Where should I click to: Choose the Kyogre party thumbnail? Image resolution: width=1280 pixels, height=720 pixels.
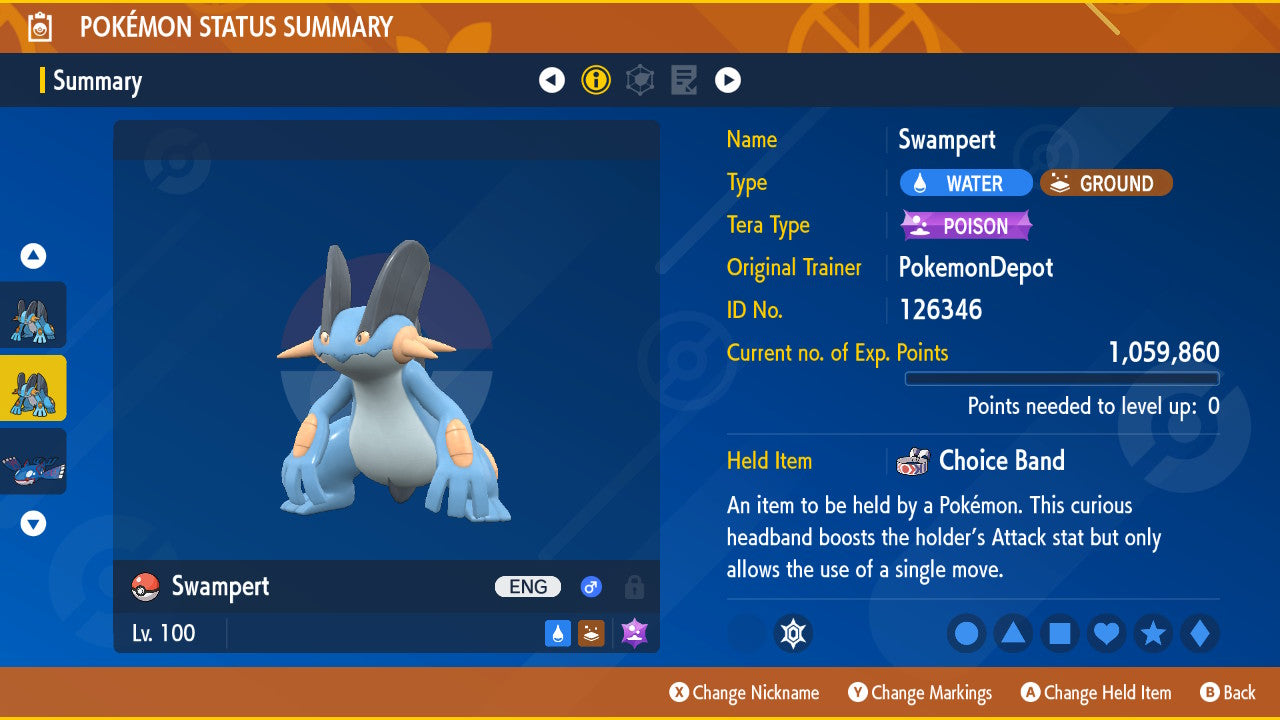tap(34, 461)
